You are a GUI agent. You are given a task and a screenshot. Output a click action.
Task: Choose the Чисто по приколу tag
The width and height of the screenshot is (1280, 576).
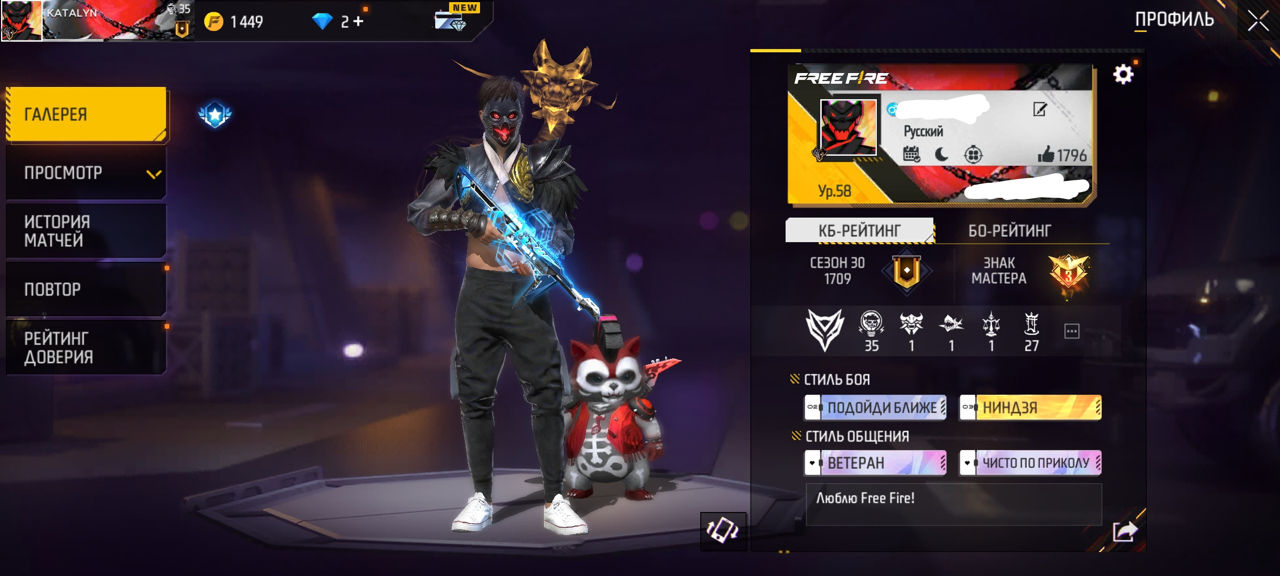click(1030, 463)
